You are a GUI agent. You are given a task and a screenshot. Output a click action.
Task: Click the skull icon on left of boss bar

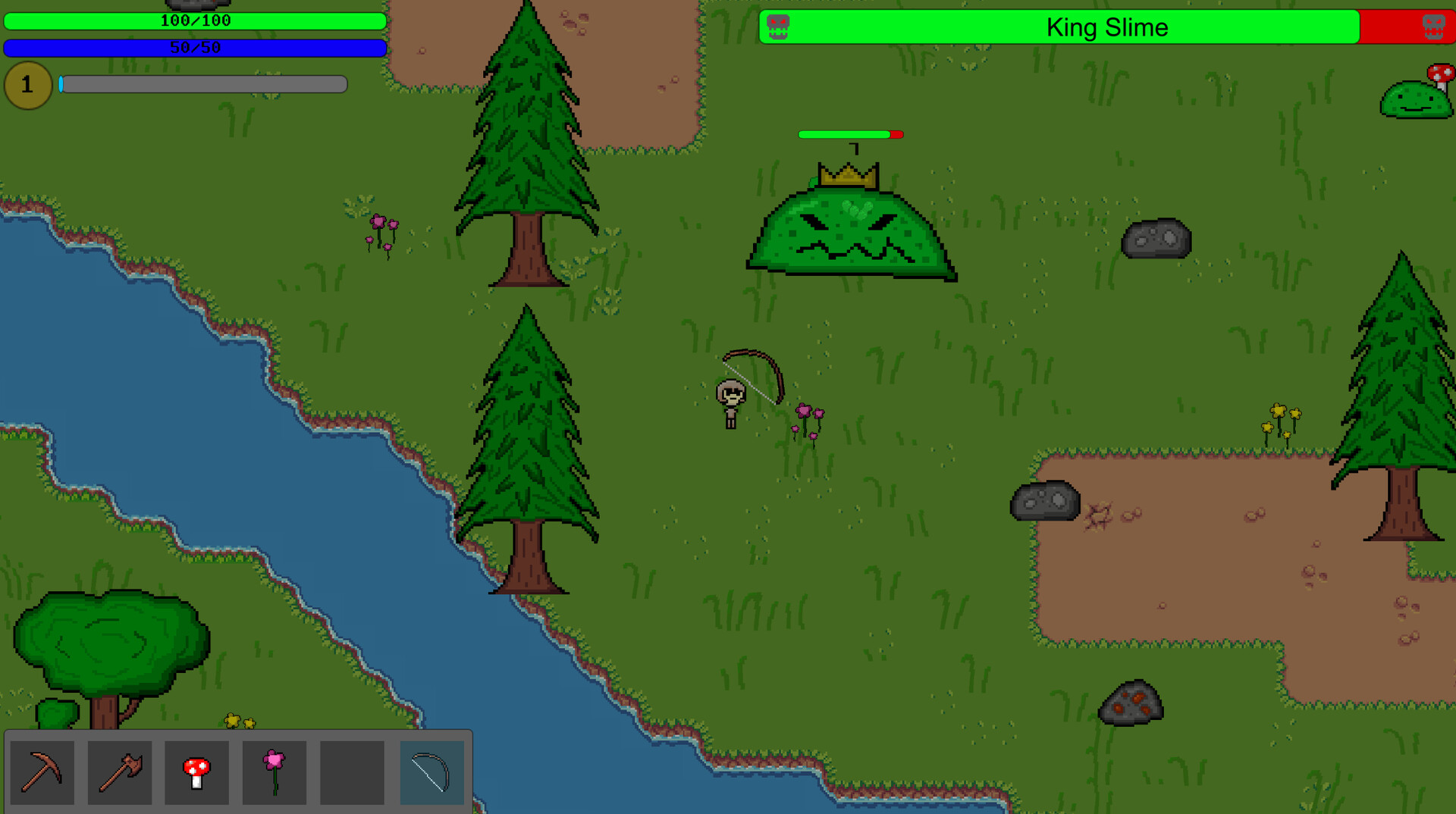point(778,27)
